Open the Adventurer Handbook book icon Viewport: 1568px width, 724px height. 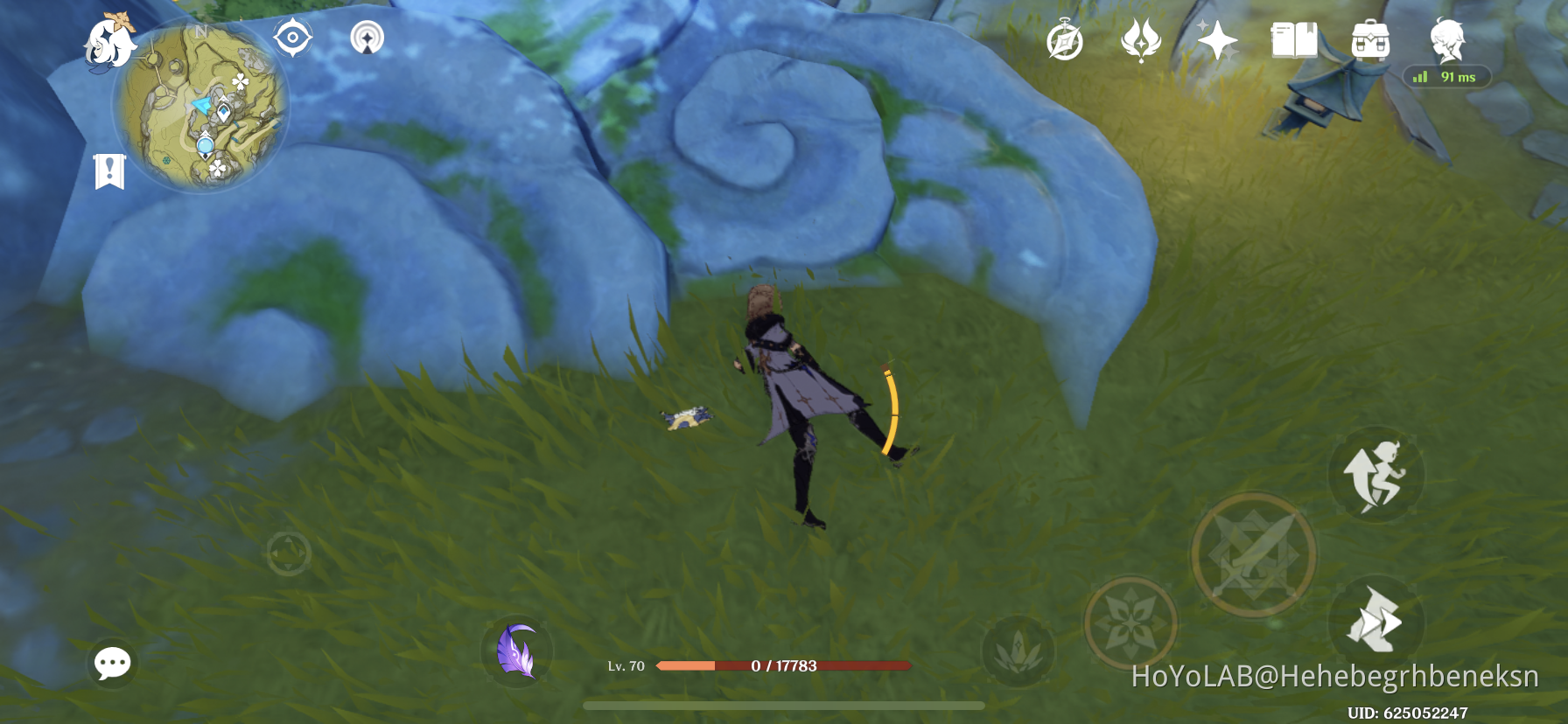point(1292,39)
